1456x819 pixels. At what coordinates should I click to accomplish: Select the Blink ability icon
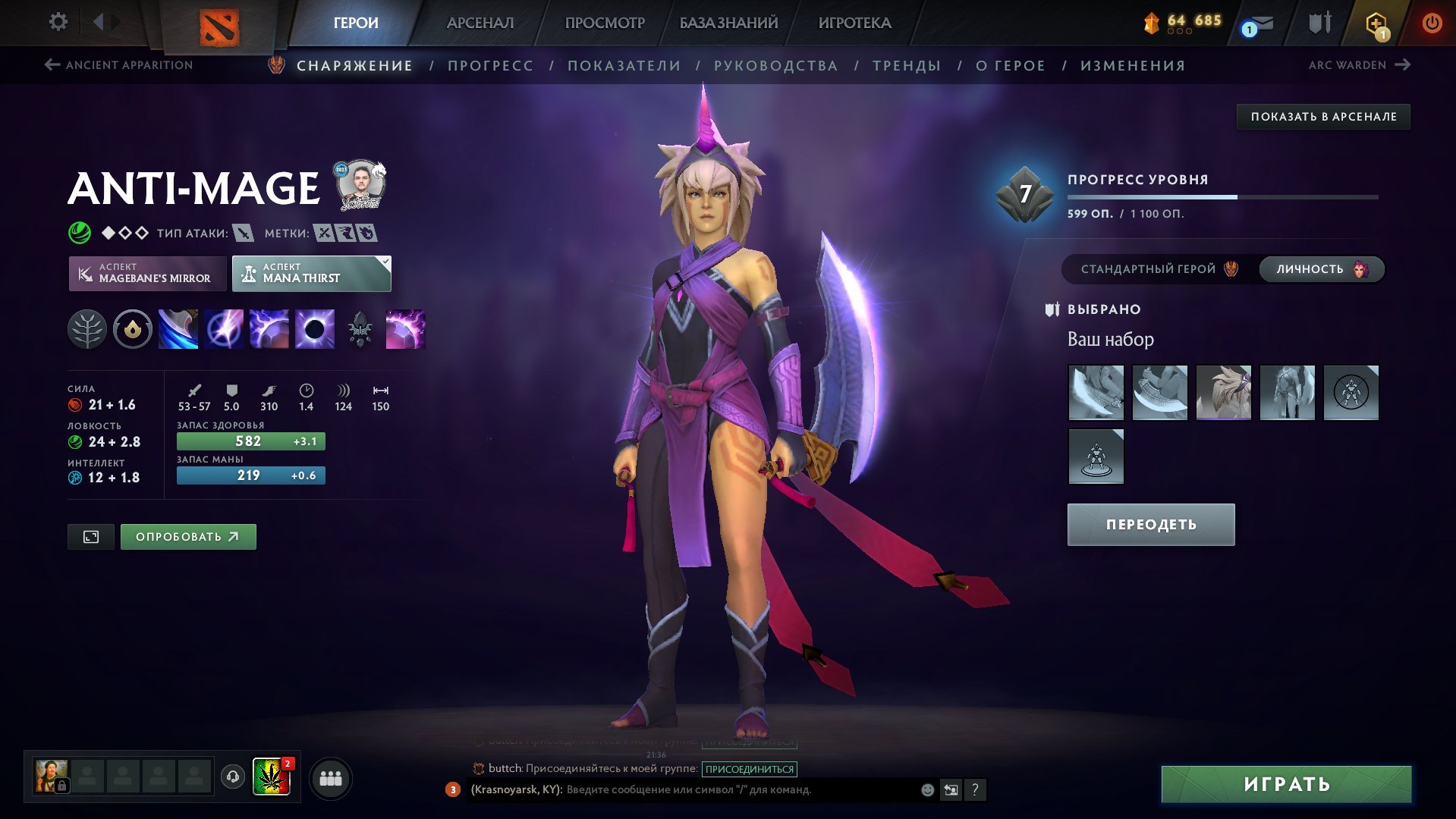pos(224,328)
